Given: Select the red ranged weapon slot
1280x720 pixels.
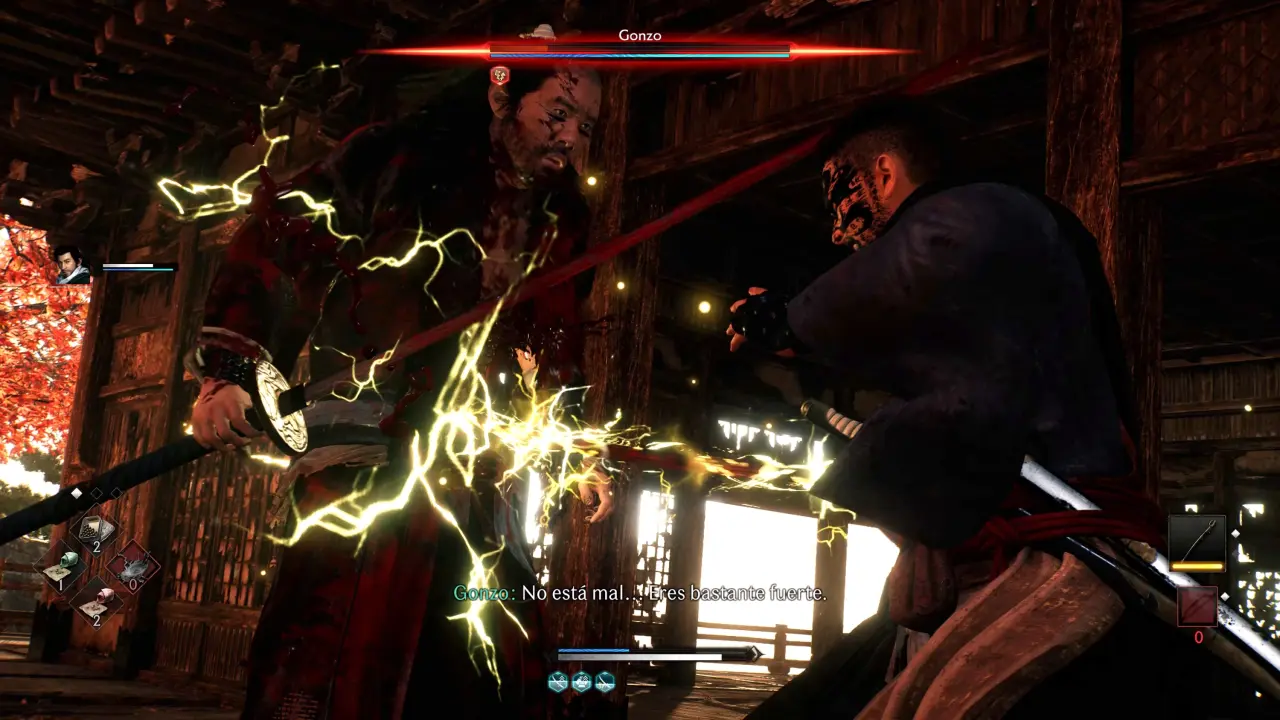Looking at the screenshot, I should pyautogui.click(x=1197, y=607).
